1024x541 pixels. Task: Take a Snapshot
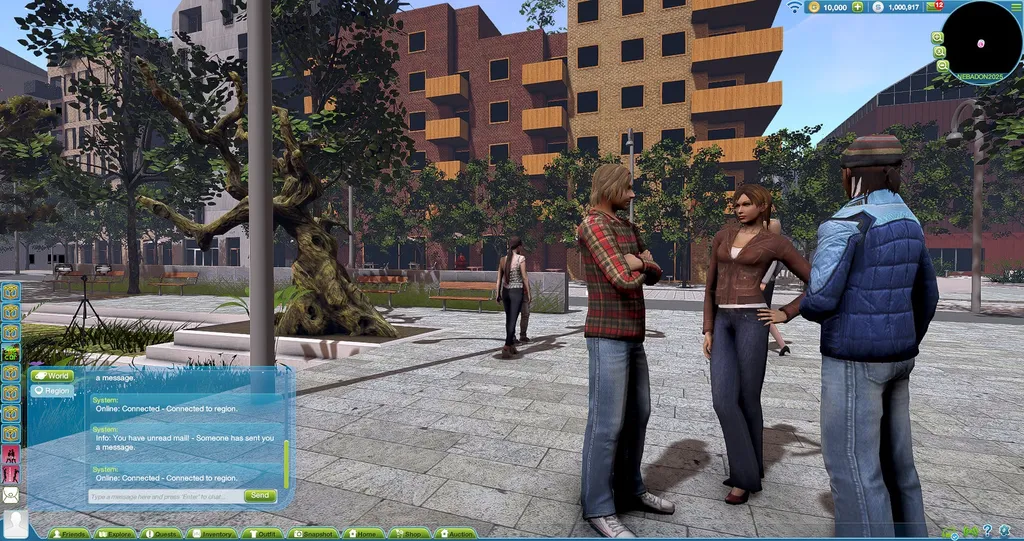[312, 534]
